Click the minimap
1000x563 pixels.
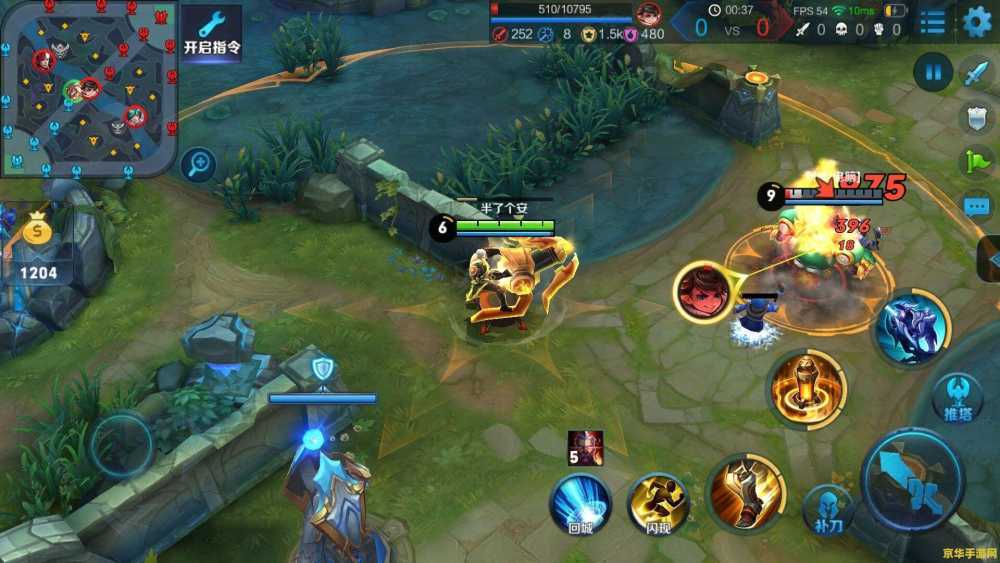[x=89, y=88]
